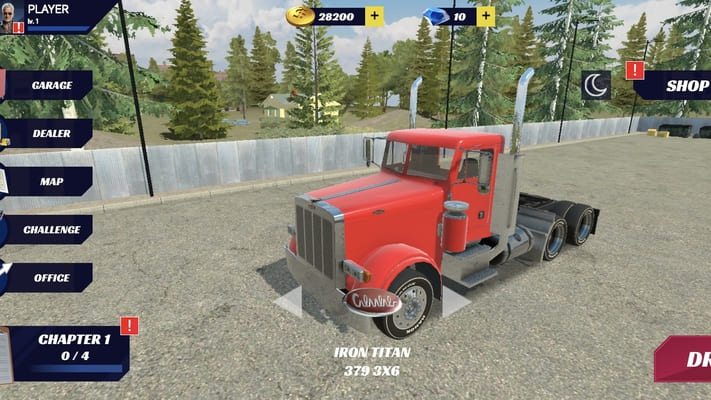Open the Garage menu

tap(48, 85)
